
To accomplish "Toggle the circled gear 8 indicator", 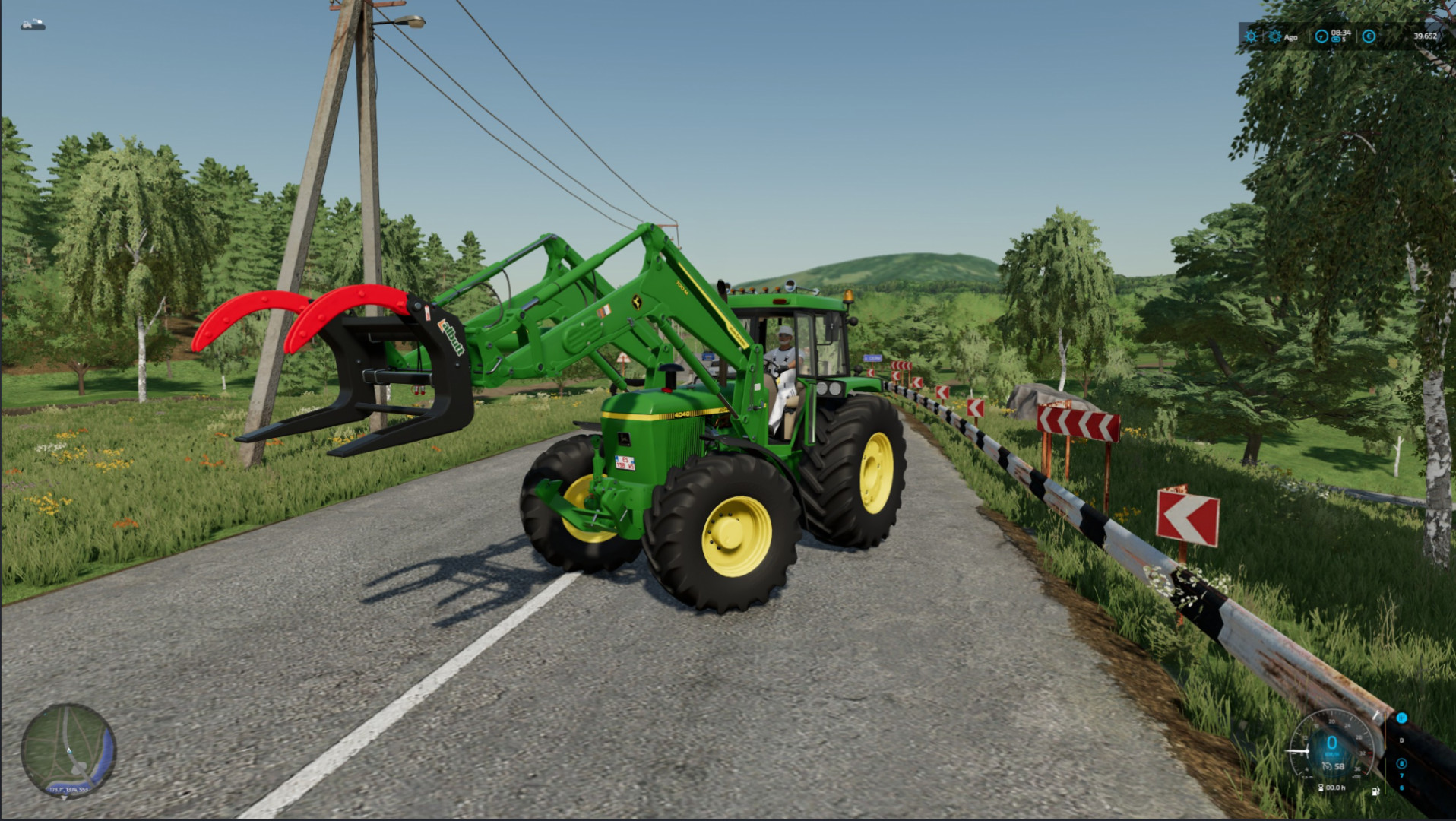I will point(1402,762).
